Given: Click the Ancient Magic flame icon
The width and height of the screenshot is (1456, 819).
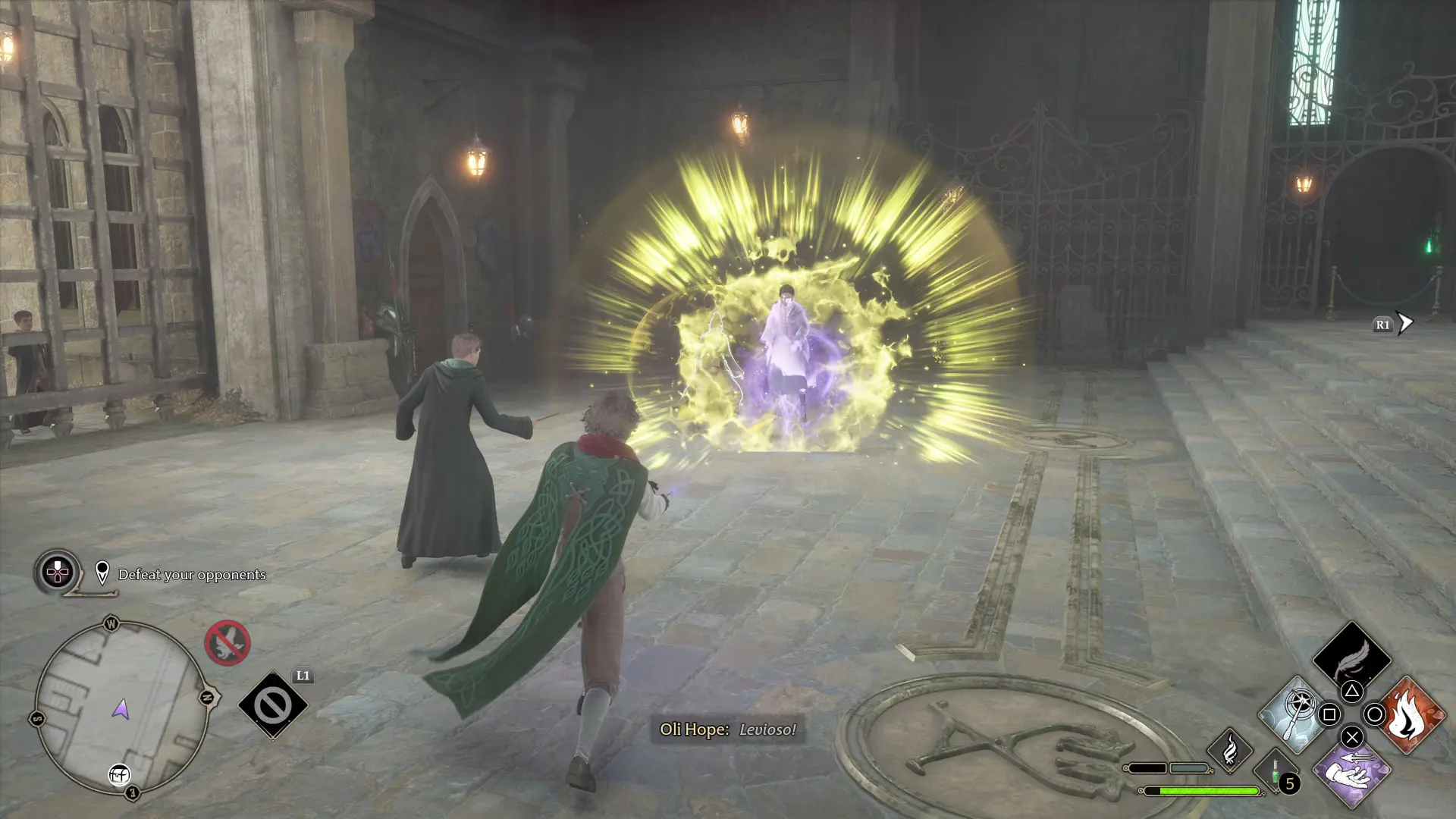Looking at the screenshot, I should tap(1231, 752).
